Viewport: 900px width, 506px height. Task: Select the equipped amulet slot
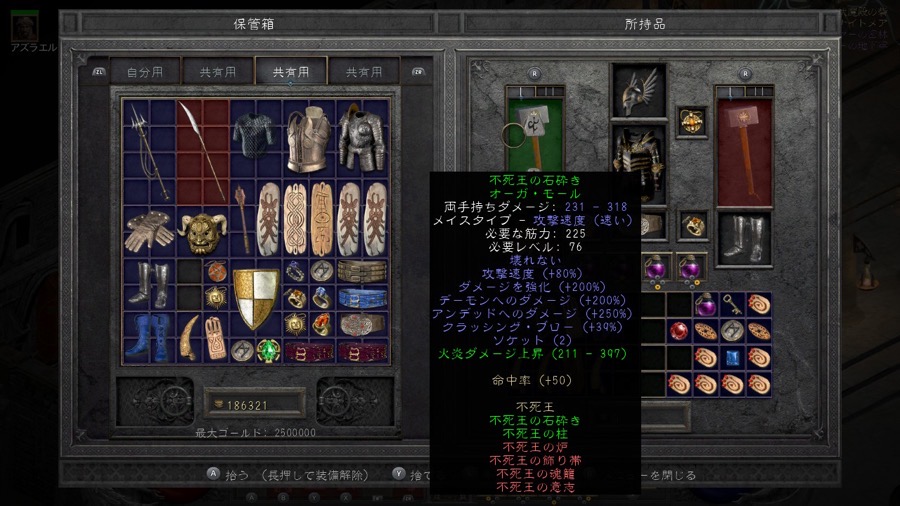pos(691,122)
